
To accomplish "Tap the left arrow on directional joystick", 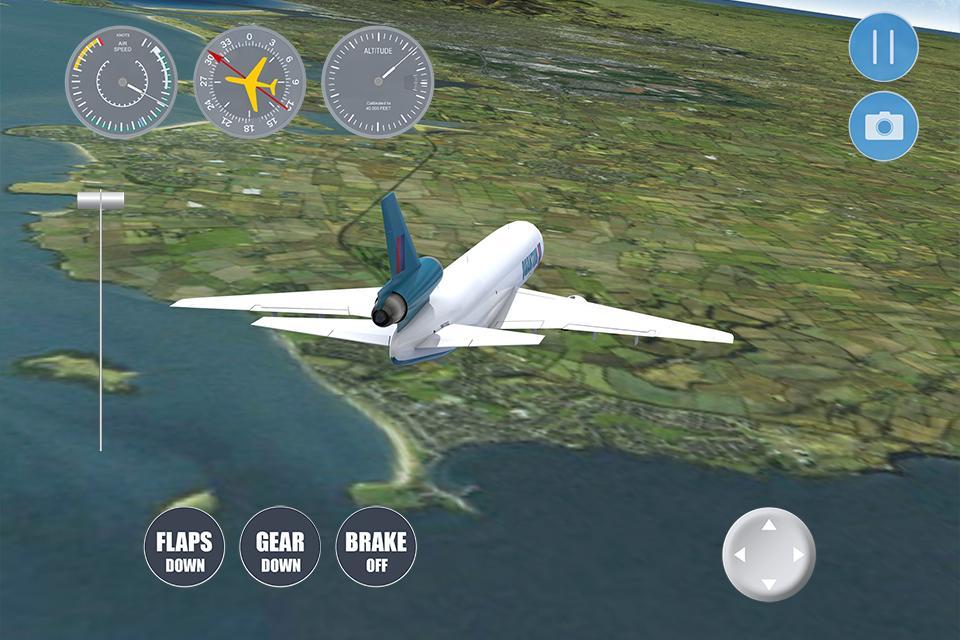I will pyautogui.click(x=739, y=554).
